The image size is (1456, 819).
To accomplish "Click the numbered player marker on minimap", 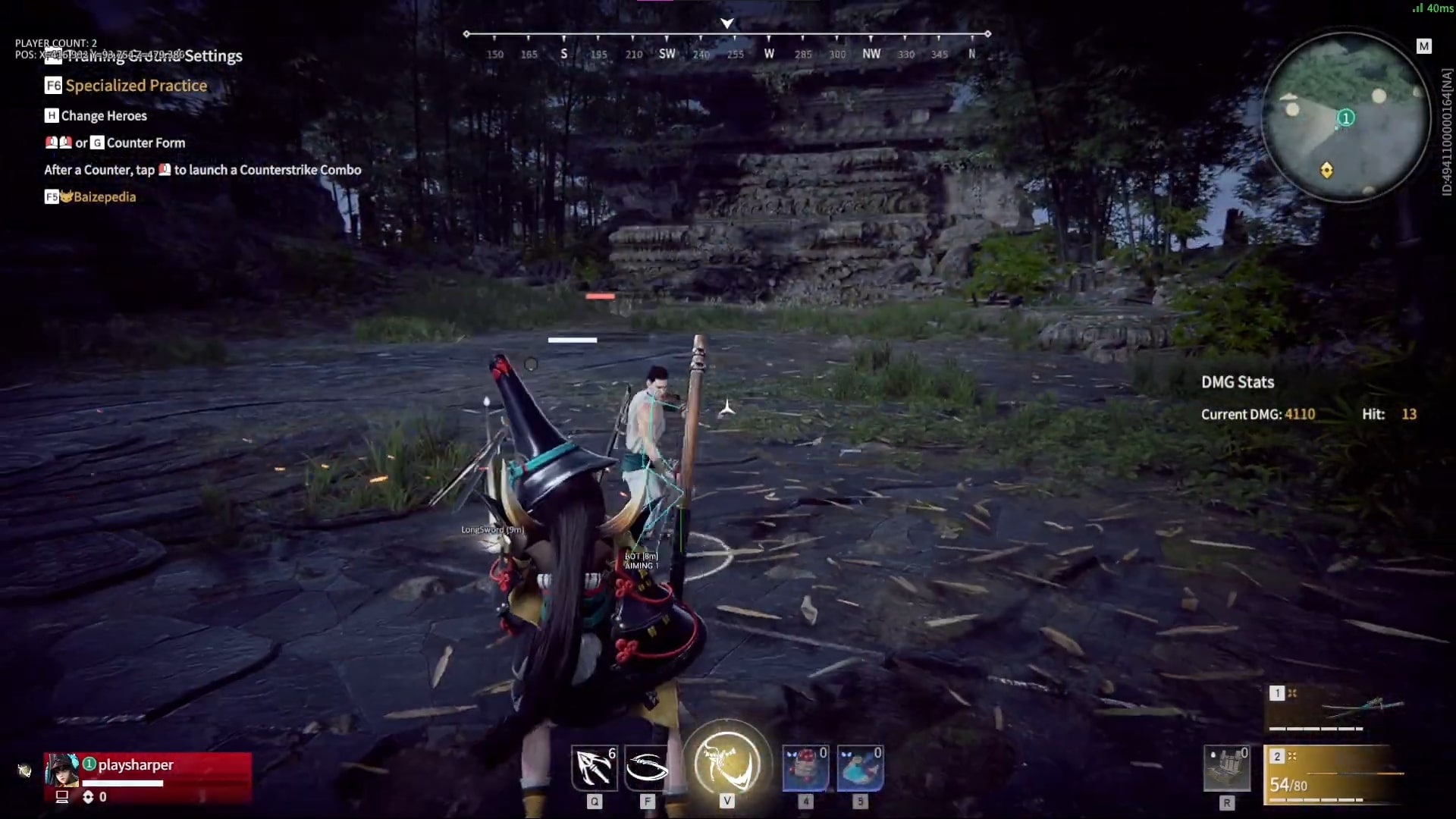I will point(1346,118).
